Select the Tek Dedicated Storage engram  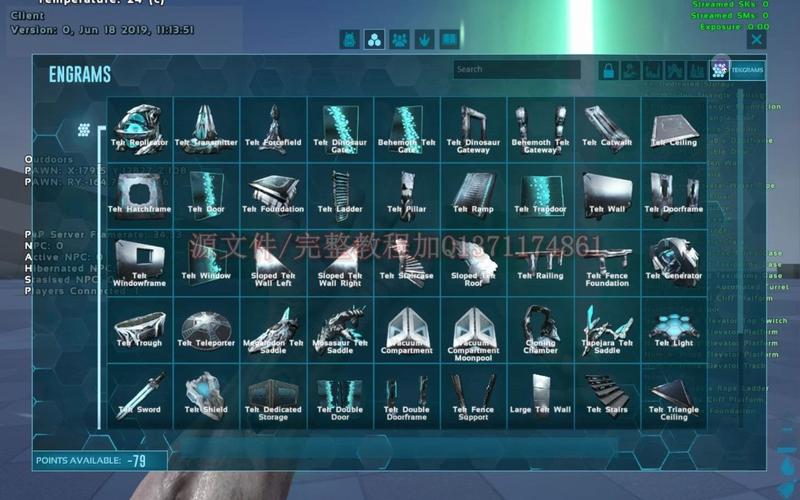click(274, 396)
